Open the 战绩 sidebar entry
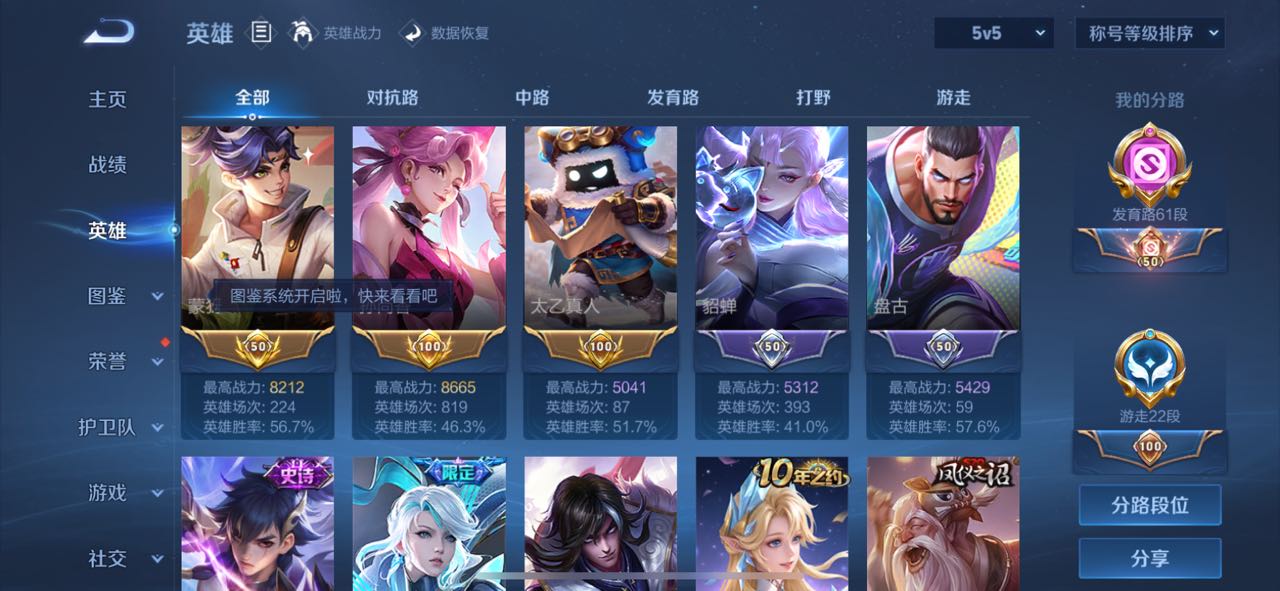 108,165
